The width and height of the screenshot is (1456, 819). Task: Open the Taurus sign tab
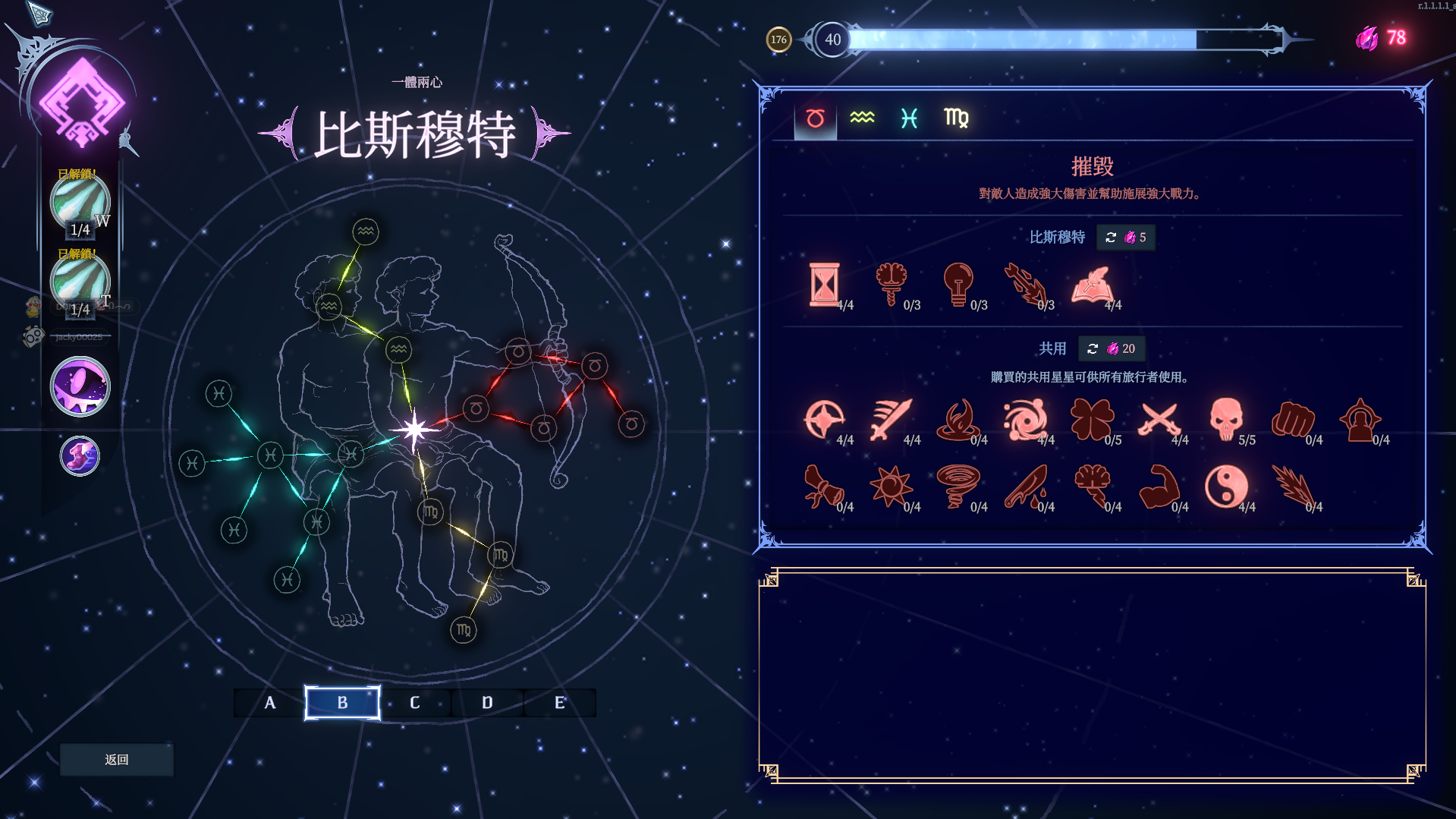pos(815,118)
